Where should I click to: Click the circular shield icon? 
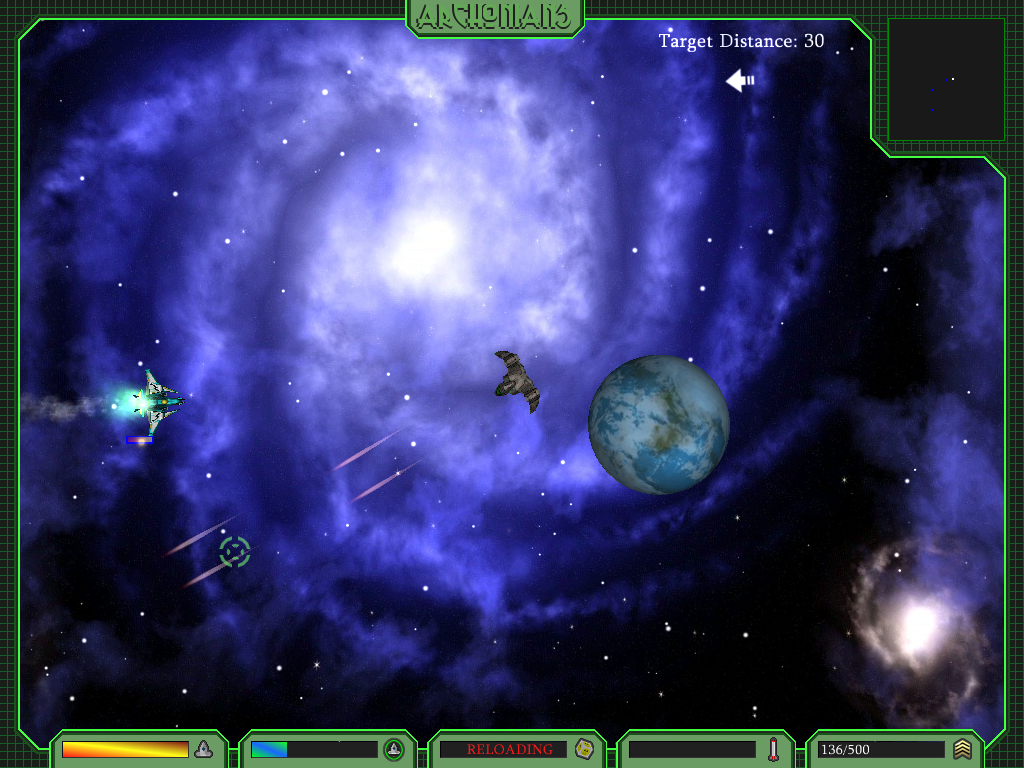pyautogui.click(x=394, y=749)
